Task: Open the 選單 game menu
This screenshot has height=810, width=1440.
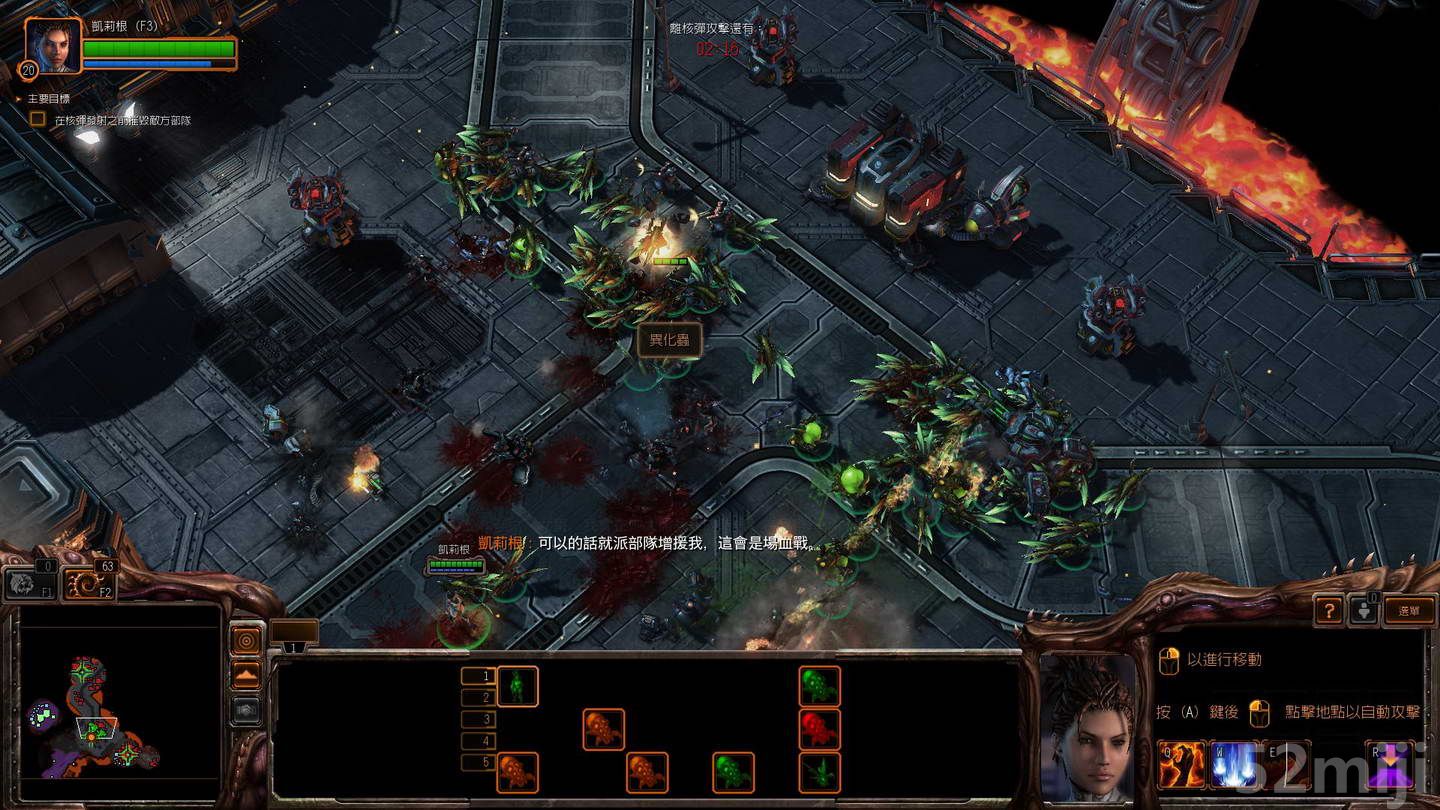Action: pyautogui.click(x=1409, y=612)
